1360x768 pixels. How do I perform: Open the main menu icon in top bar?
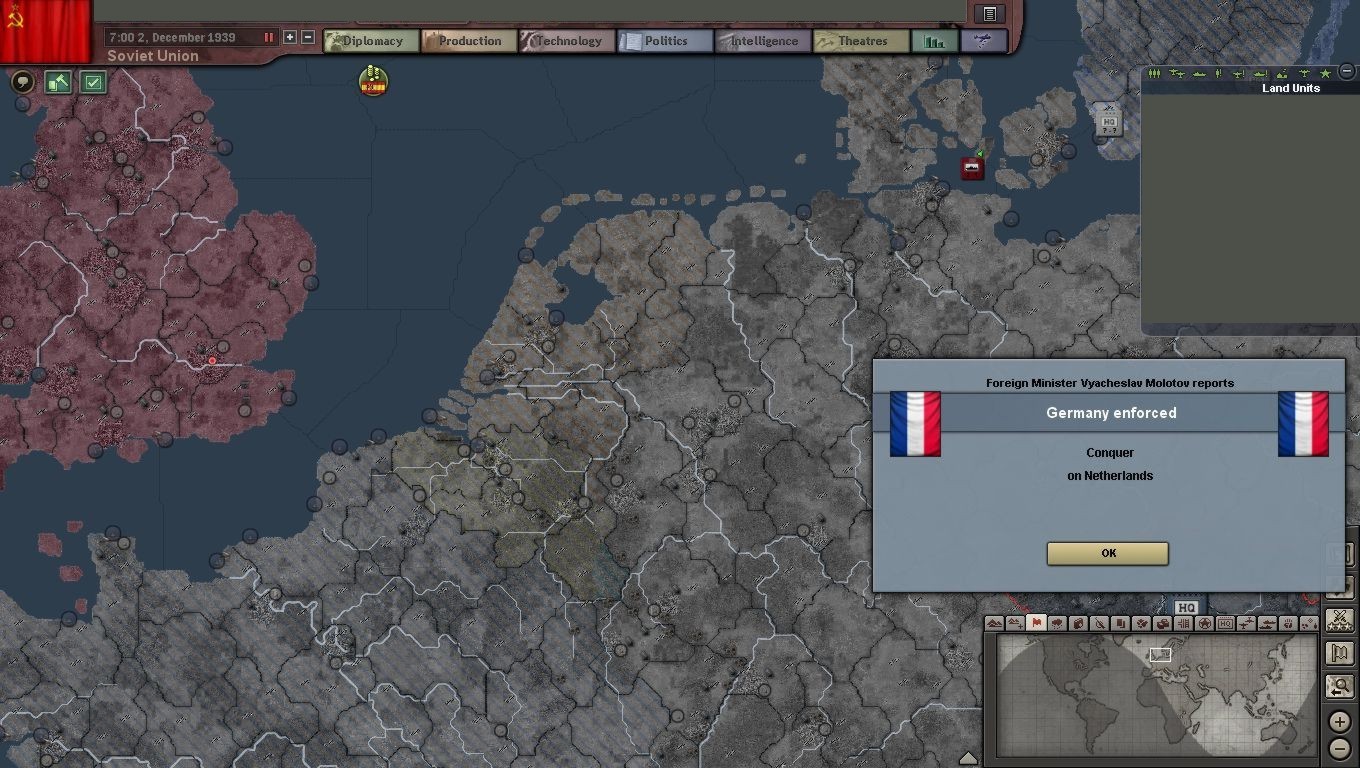989,13
